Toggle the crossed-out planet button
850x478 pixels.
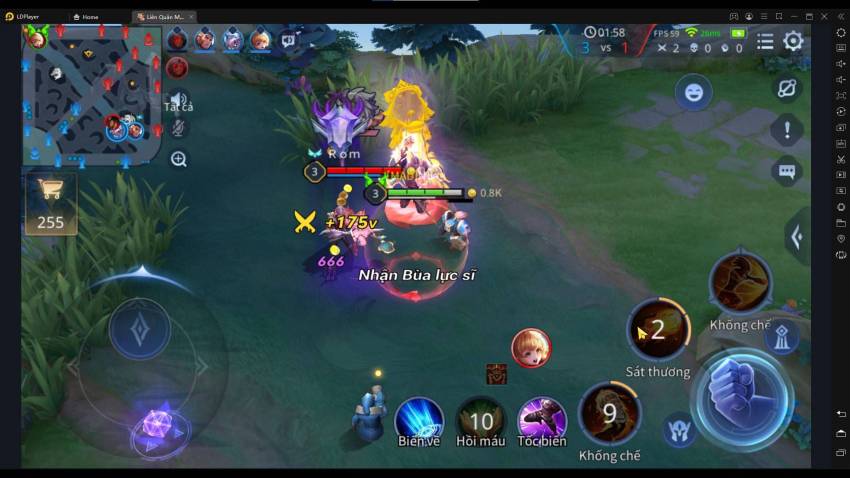(x=787, y=88)
